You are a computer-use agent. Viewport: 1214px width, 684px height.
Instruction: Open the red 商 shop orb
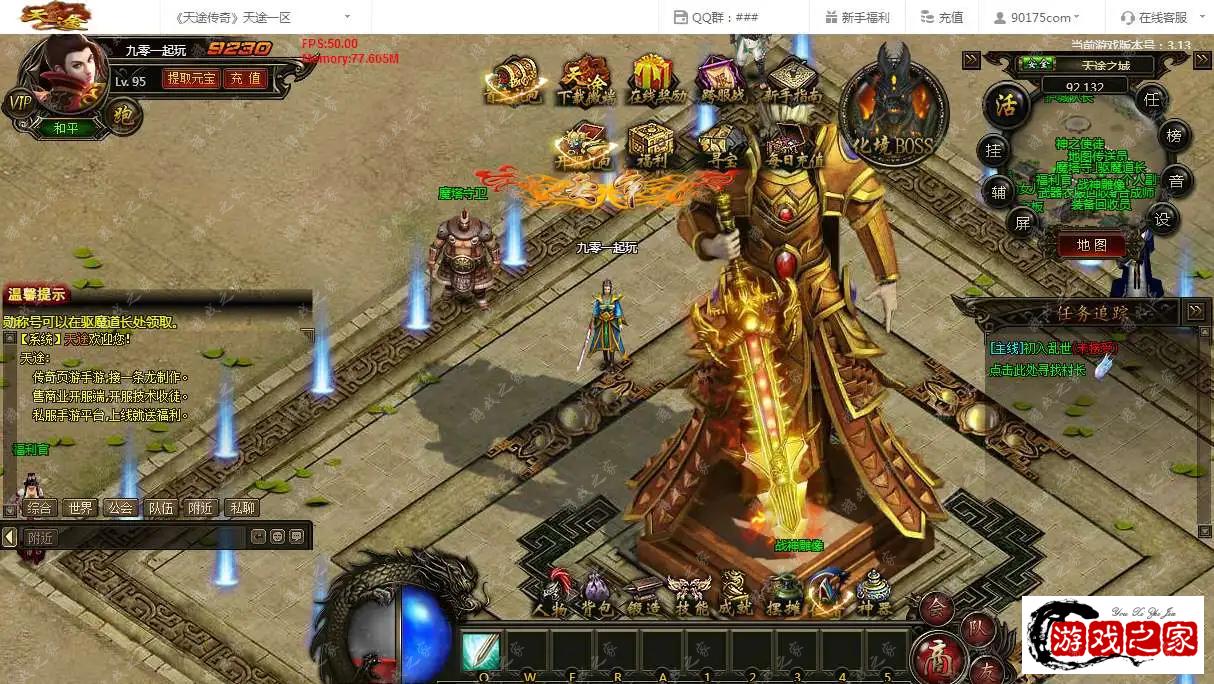click(x=939, y=655)
